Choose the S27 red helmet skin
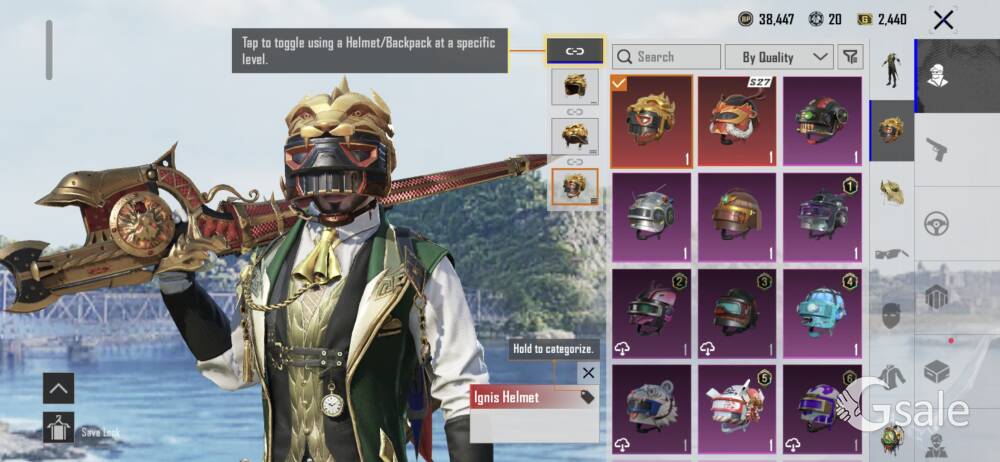Viewport: 1000px width, 462px height. 737,121
